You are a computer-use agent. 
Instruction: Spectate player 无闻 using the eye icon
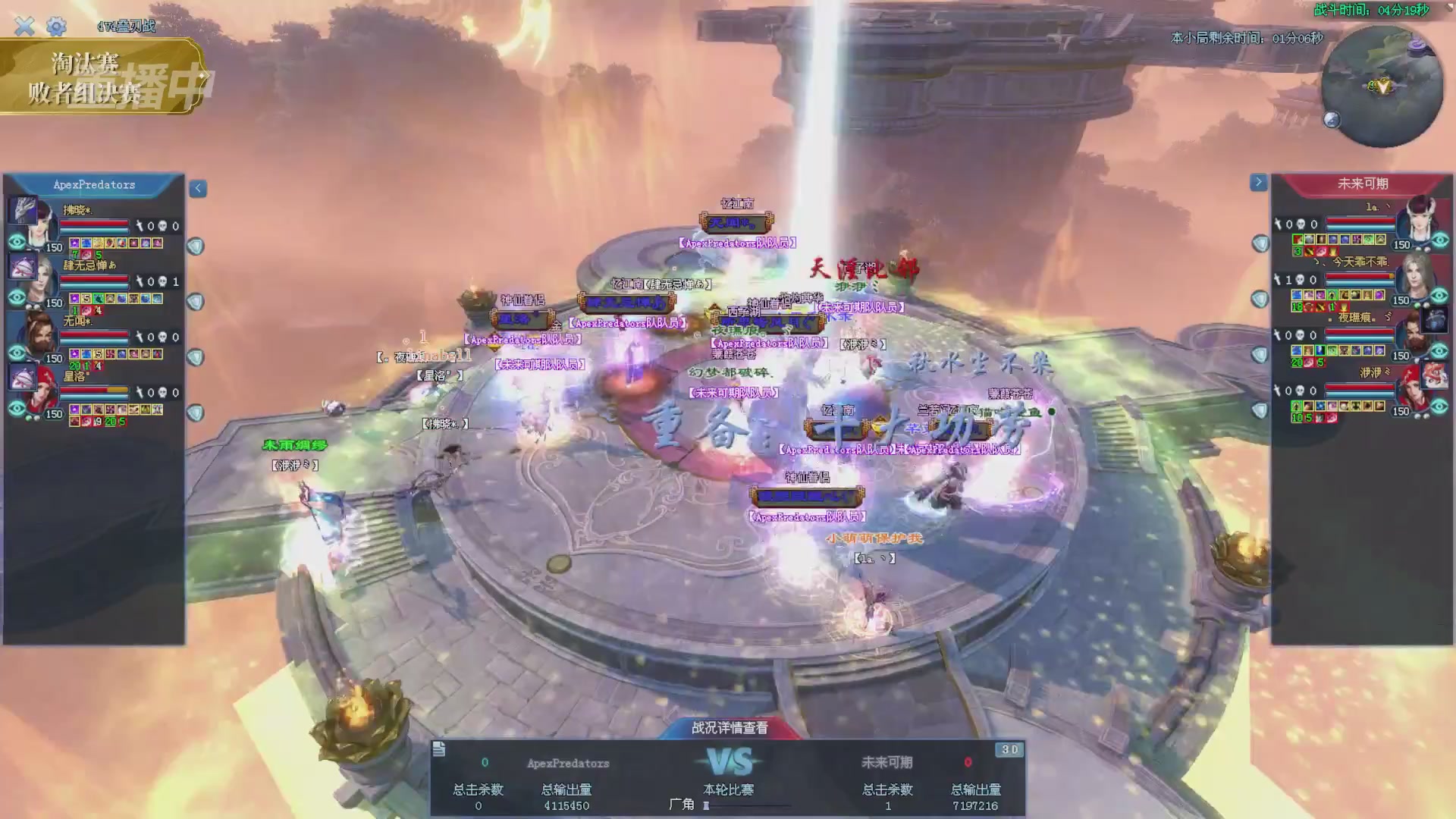(17, 353)
